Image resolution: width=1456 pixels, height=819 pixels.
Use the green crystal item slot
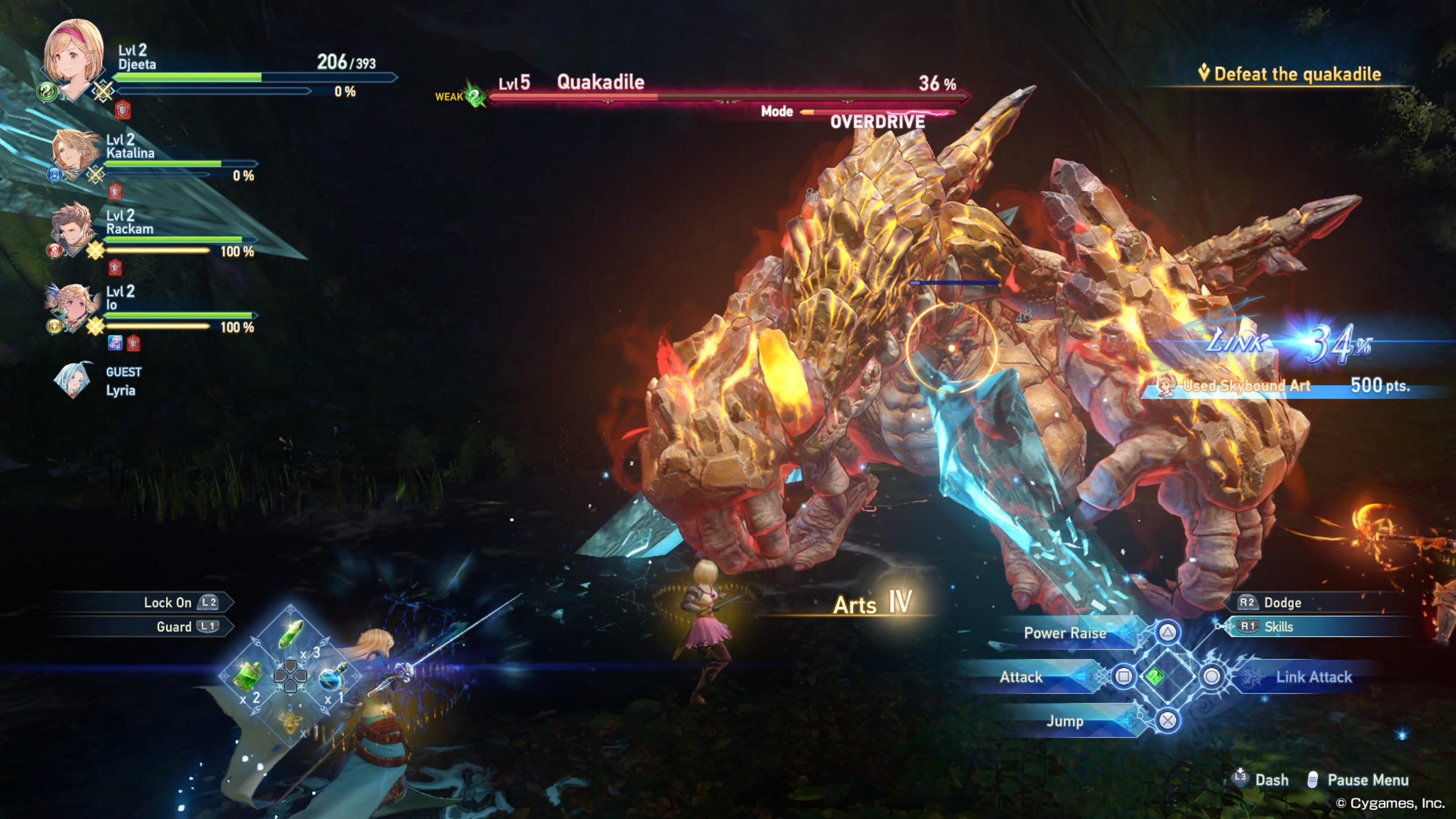coord(291,633)
